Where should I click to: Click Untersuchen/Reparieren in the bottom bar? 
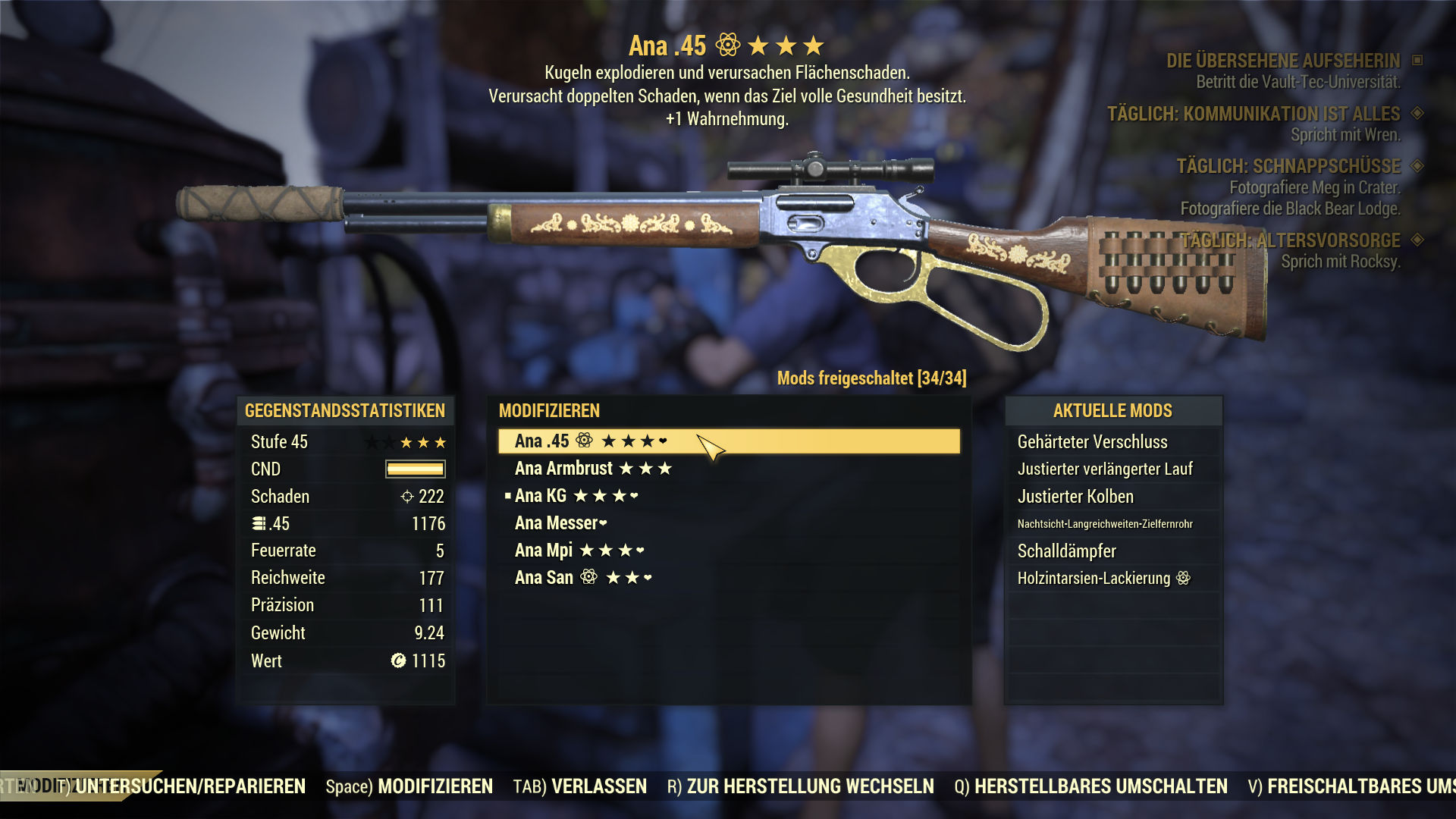pyautogui.click(x=190, y=786)
